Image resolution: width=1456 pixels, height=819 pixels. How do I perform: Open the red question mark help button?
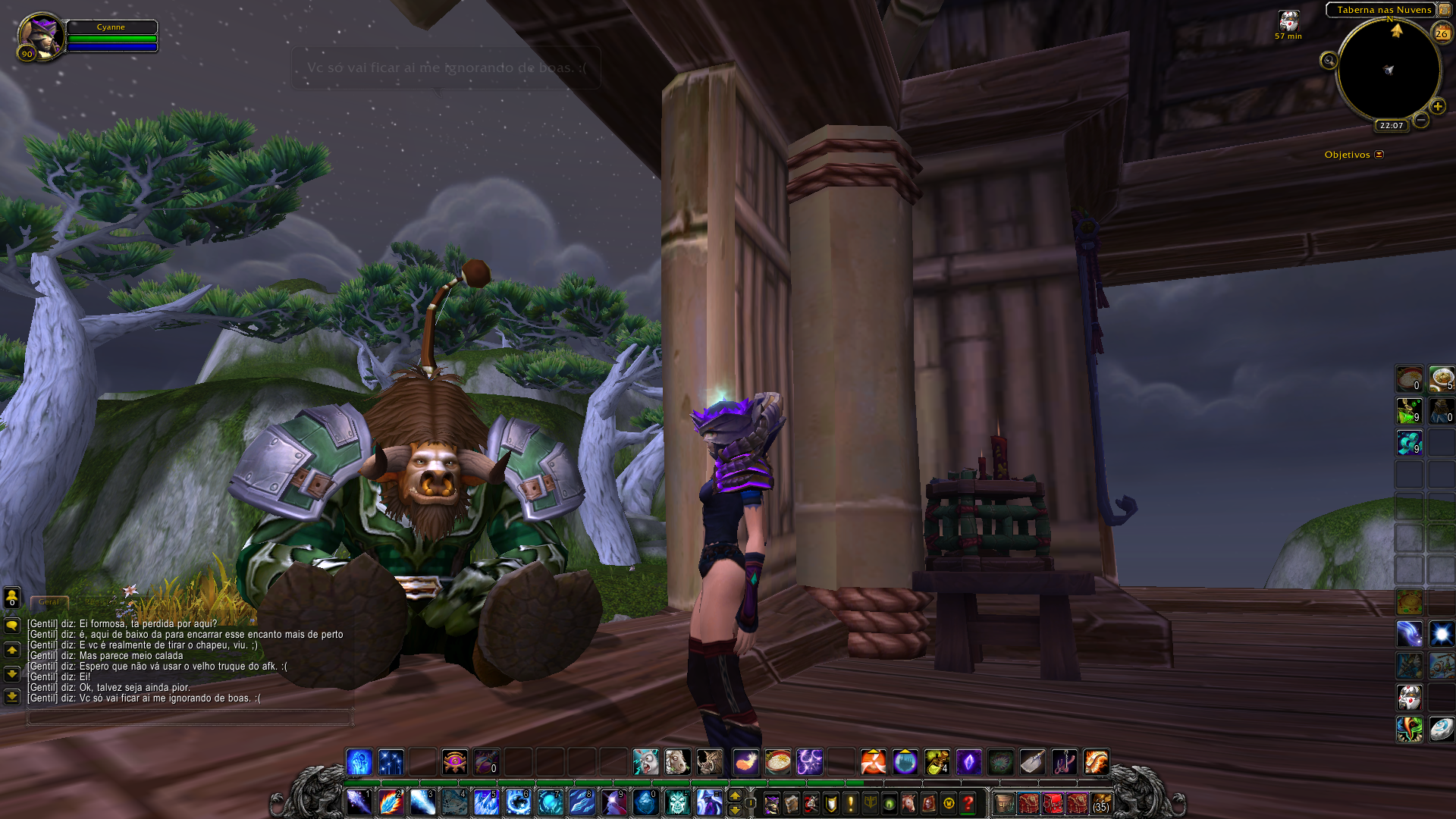pos(968,803)
